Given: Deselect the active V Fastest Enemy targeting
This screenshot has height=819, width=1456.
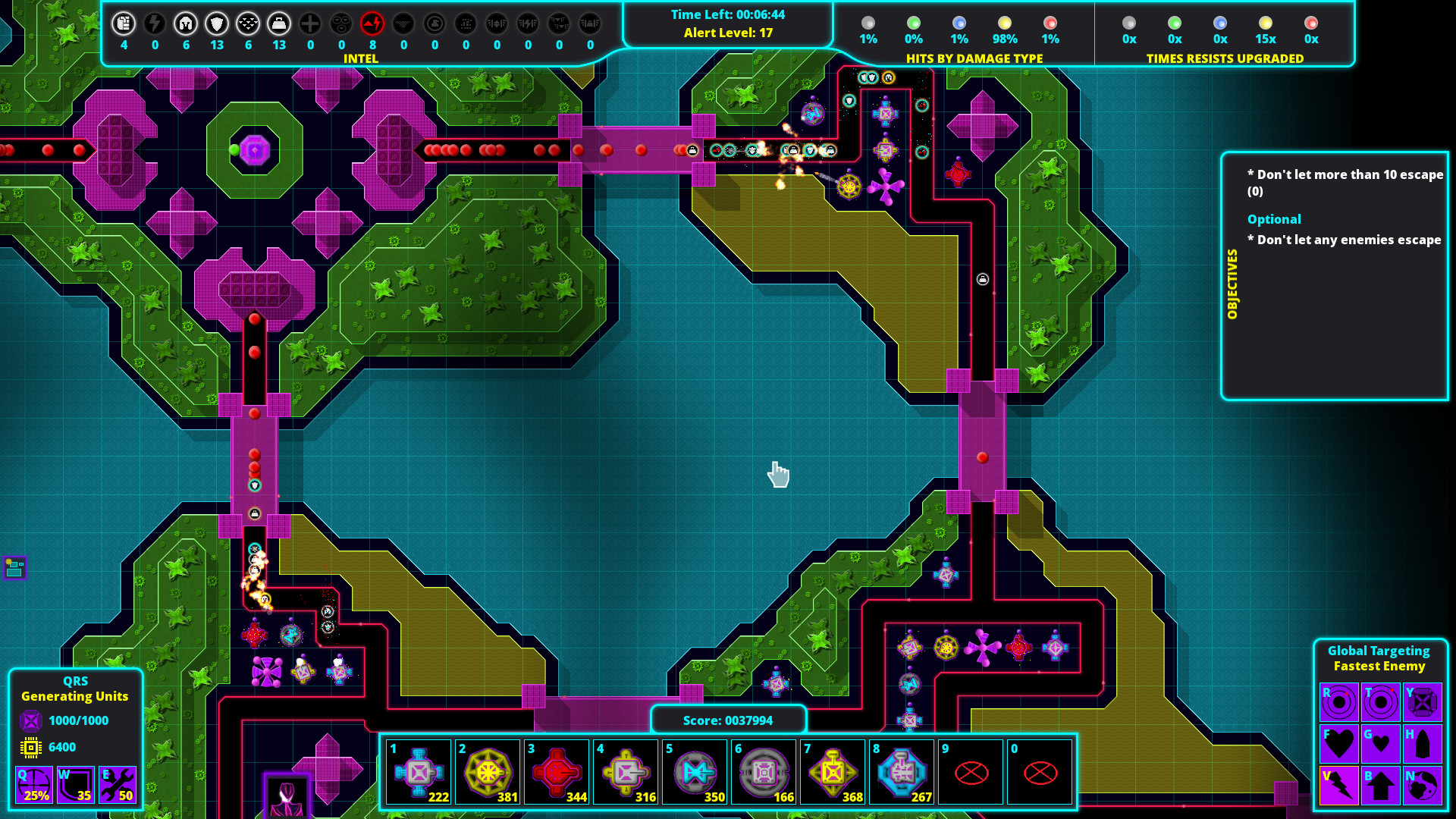Looking at the screenshot, I should click(1339, 785).
